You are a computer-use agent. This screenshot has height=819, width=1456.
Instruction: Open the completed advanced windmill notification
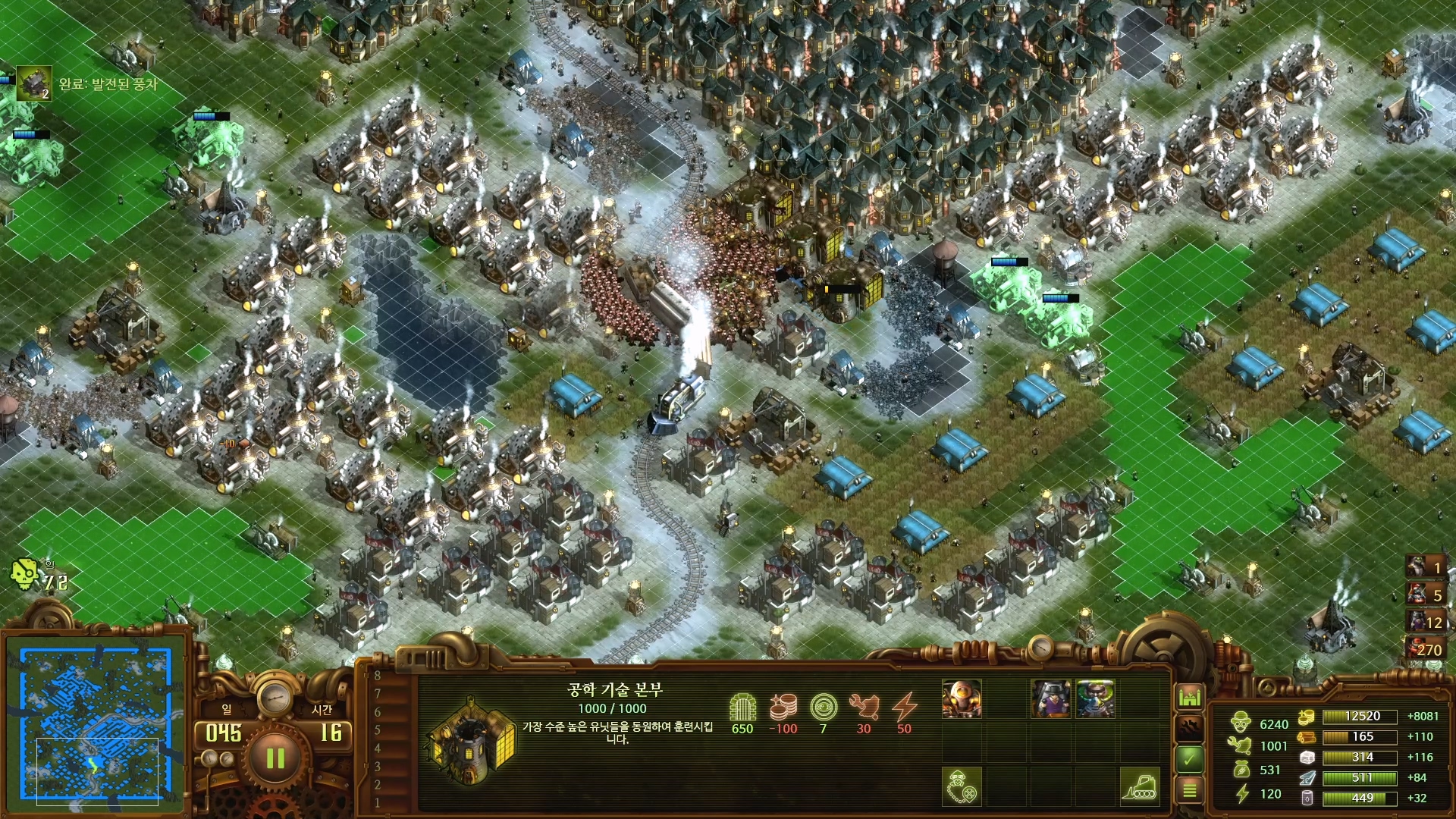pos(34,84)
